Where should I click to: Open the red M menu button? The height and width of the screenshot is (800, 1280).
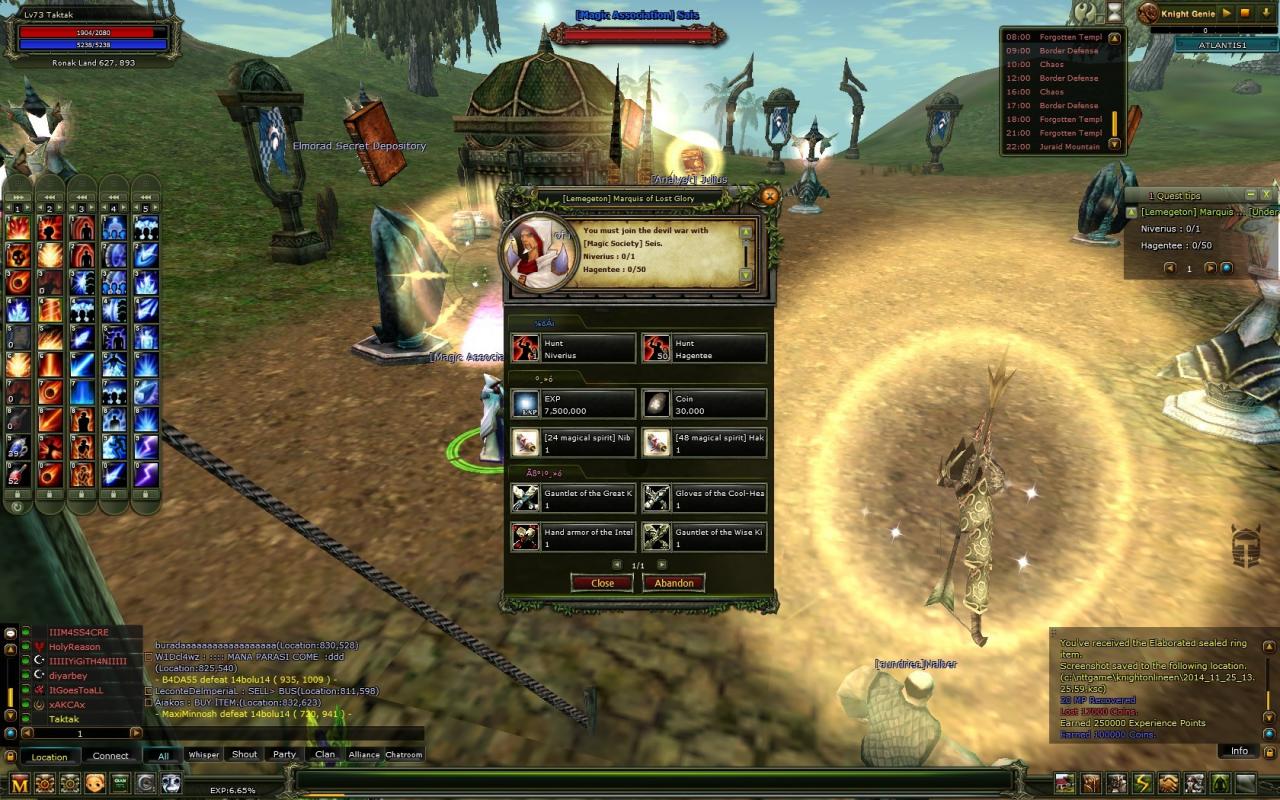coord(20,783)
